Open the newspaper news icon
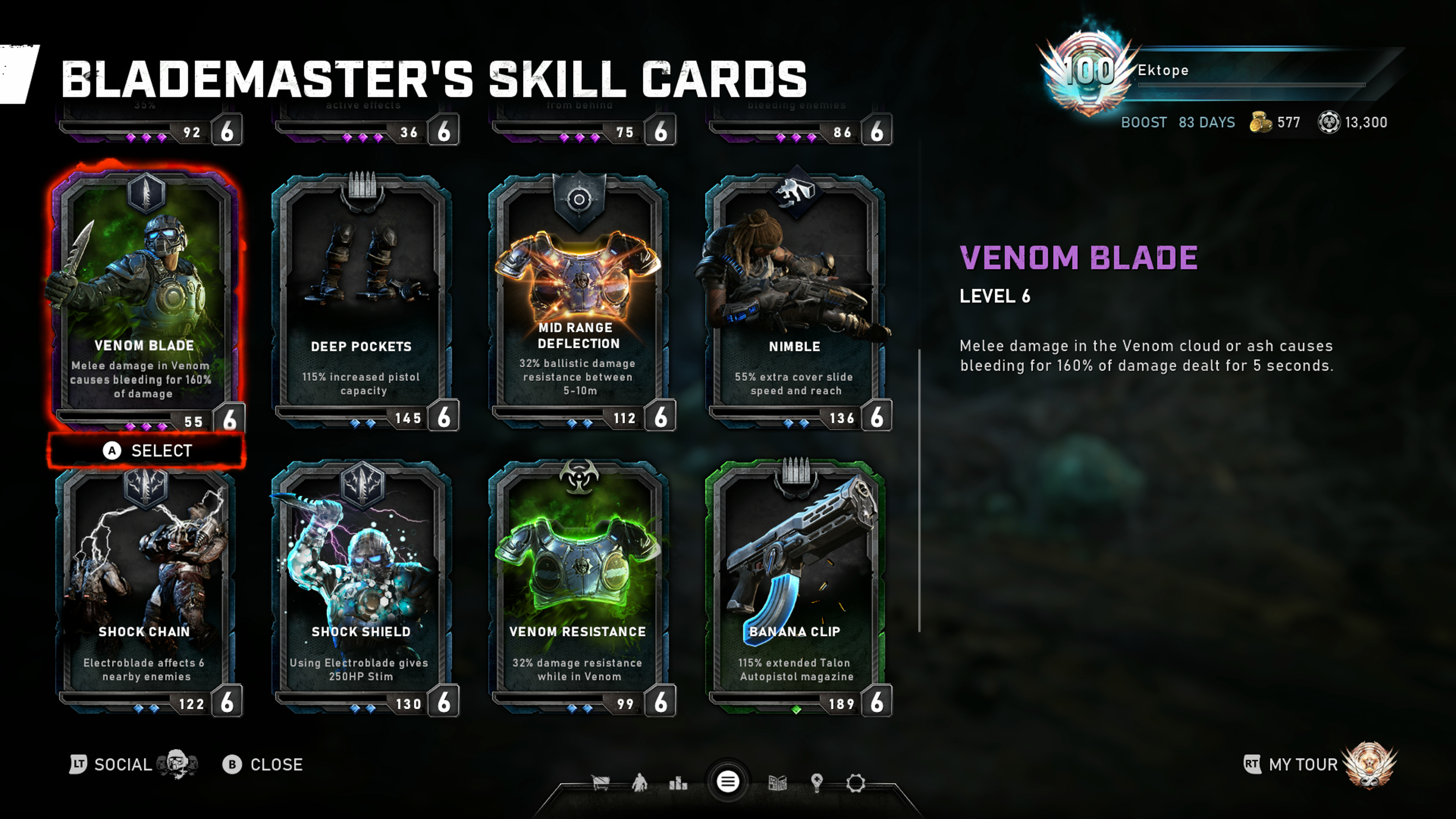Screen dimensions: 1456x819 [x=778, y=783]
